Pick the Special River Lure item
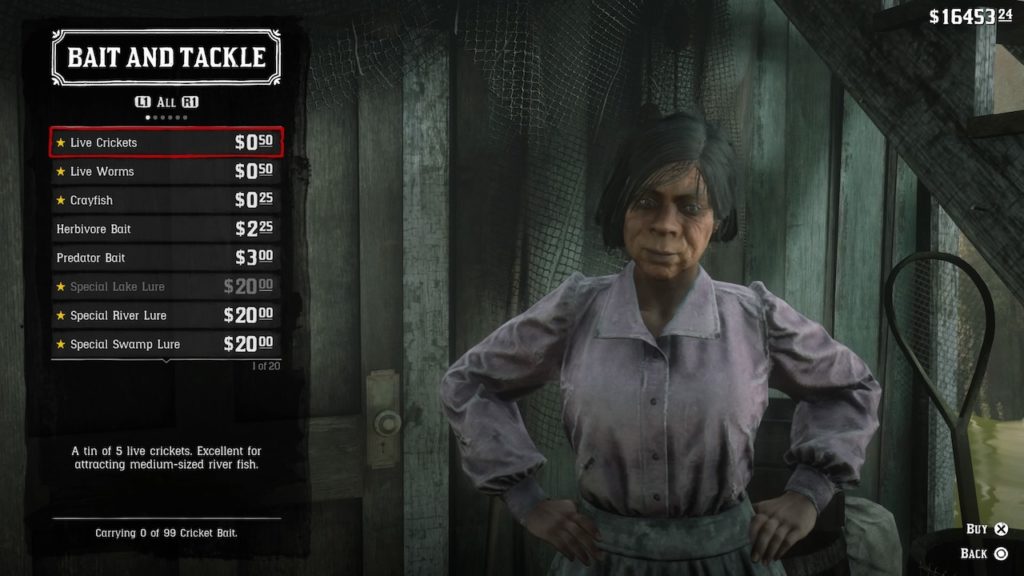Viewport: 1024px width, 576px height. 166,316
